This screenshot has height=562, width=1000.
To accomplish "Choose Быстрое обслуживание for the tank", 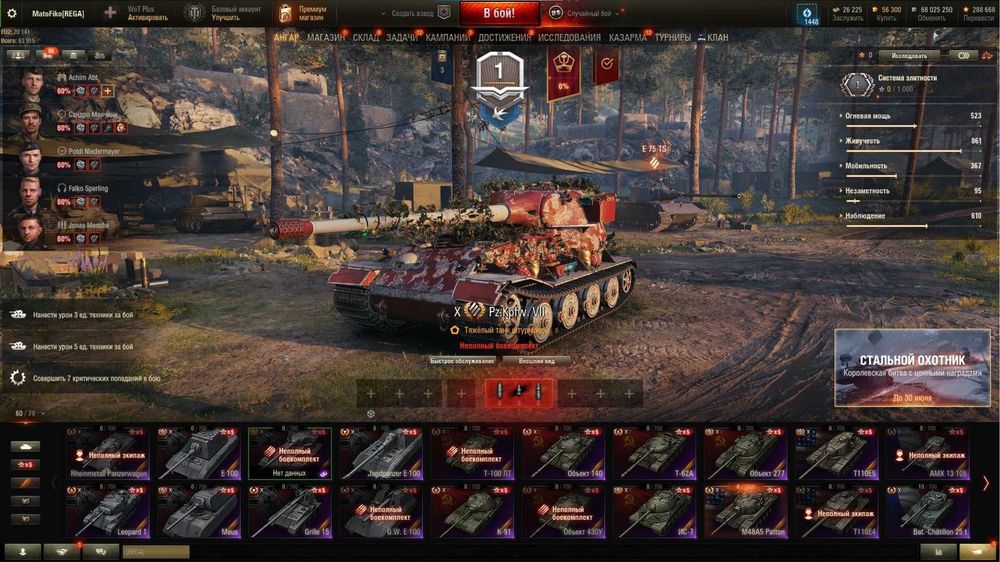I will 462,361.
